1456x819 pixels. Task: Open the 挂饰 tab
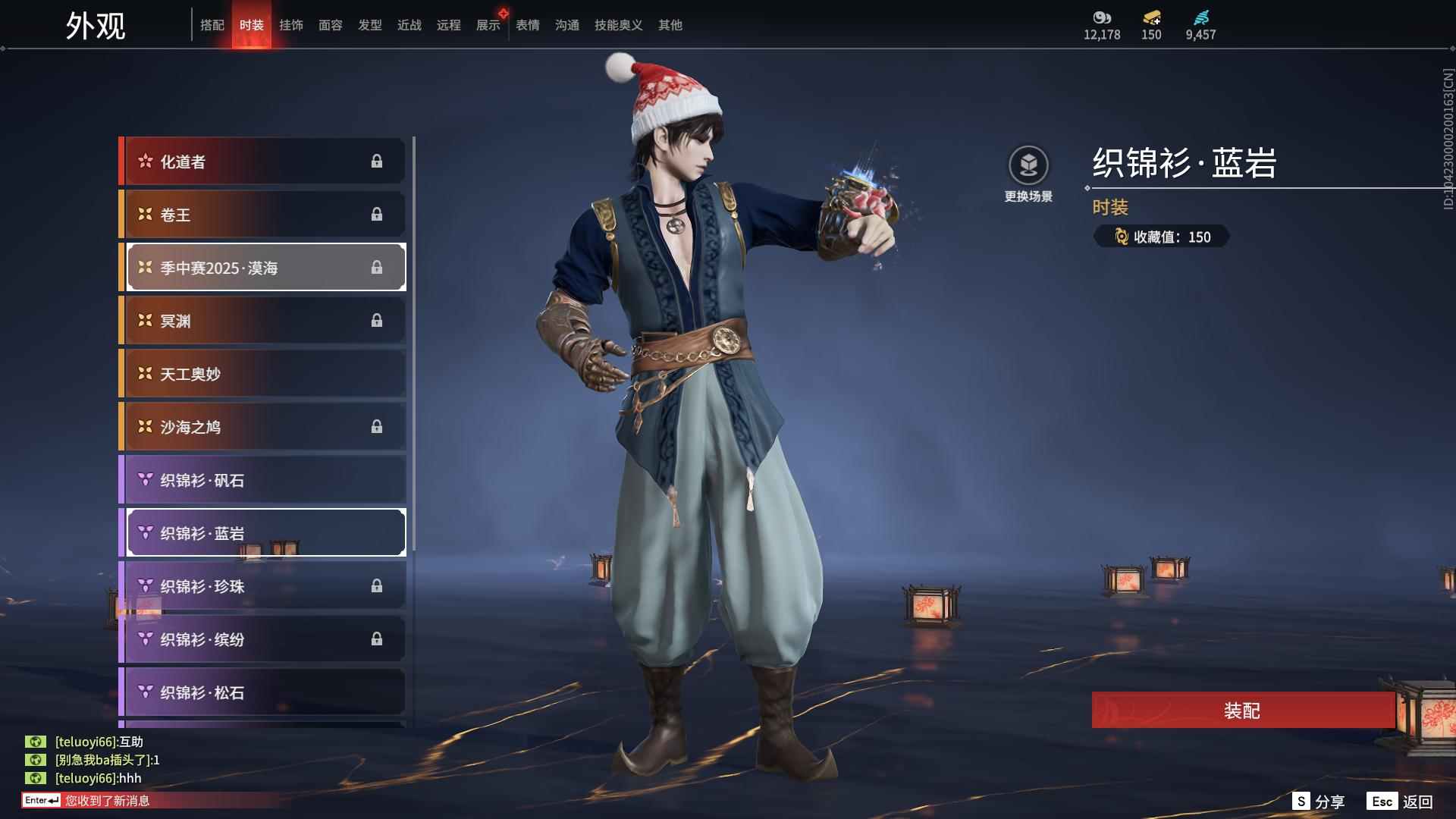click(291, 25)
